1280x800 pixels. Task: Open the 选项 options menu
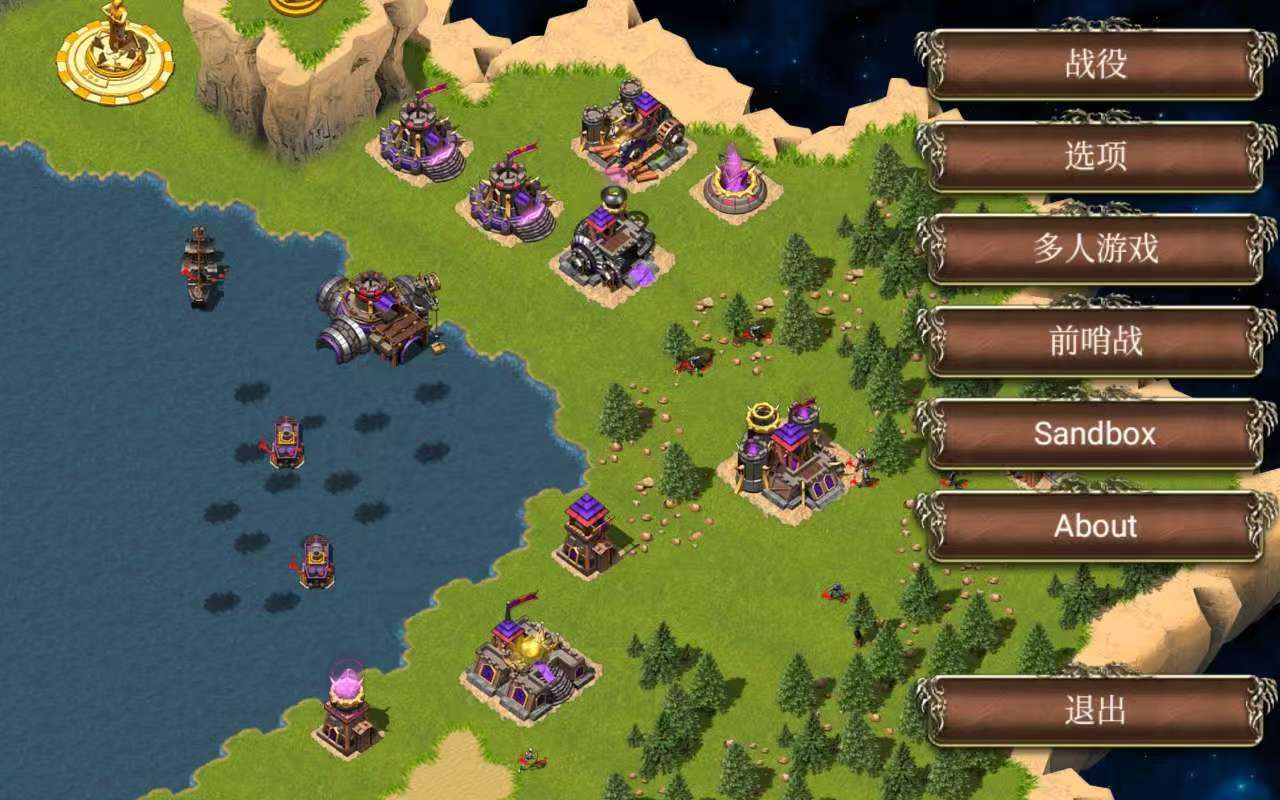[1096, 156]
